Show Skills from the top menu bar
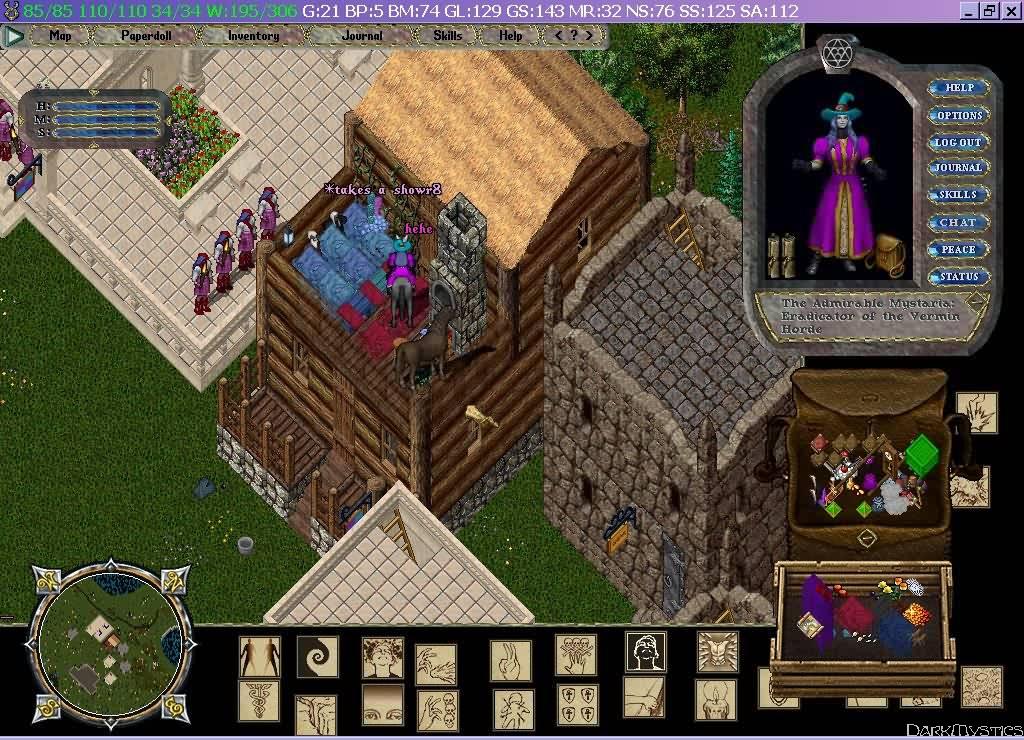The height and width of the screenshot is (740, 1024). point(447,35)
